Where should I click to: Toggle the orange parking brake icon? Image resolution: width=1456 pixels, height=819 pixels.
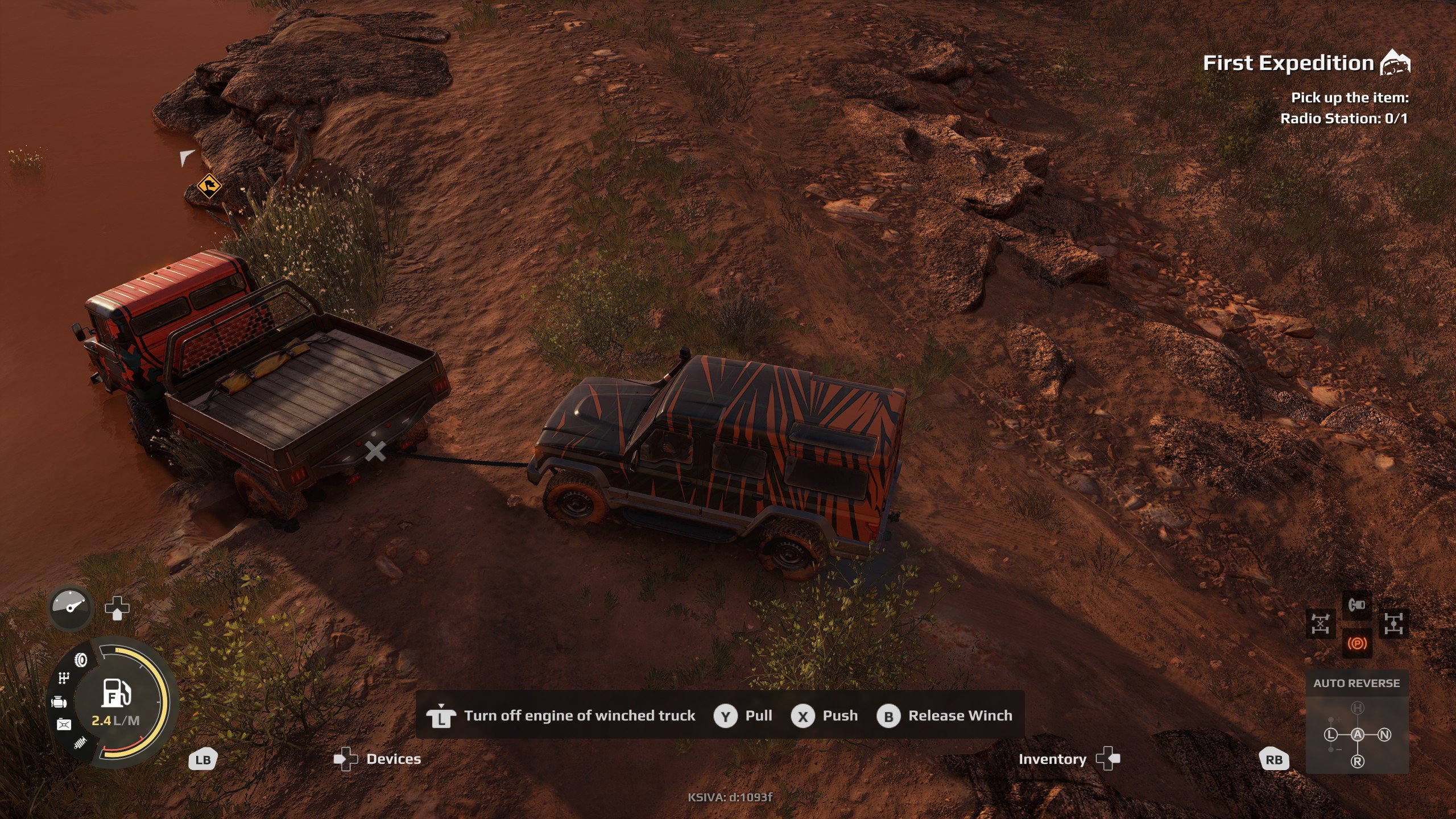pos(1356,643)
